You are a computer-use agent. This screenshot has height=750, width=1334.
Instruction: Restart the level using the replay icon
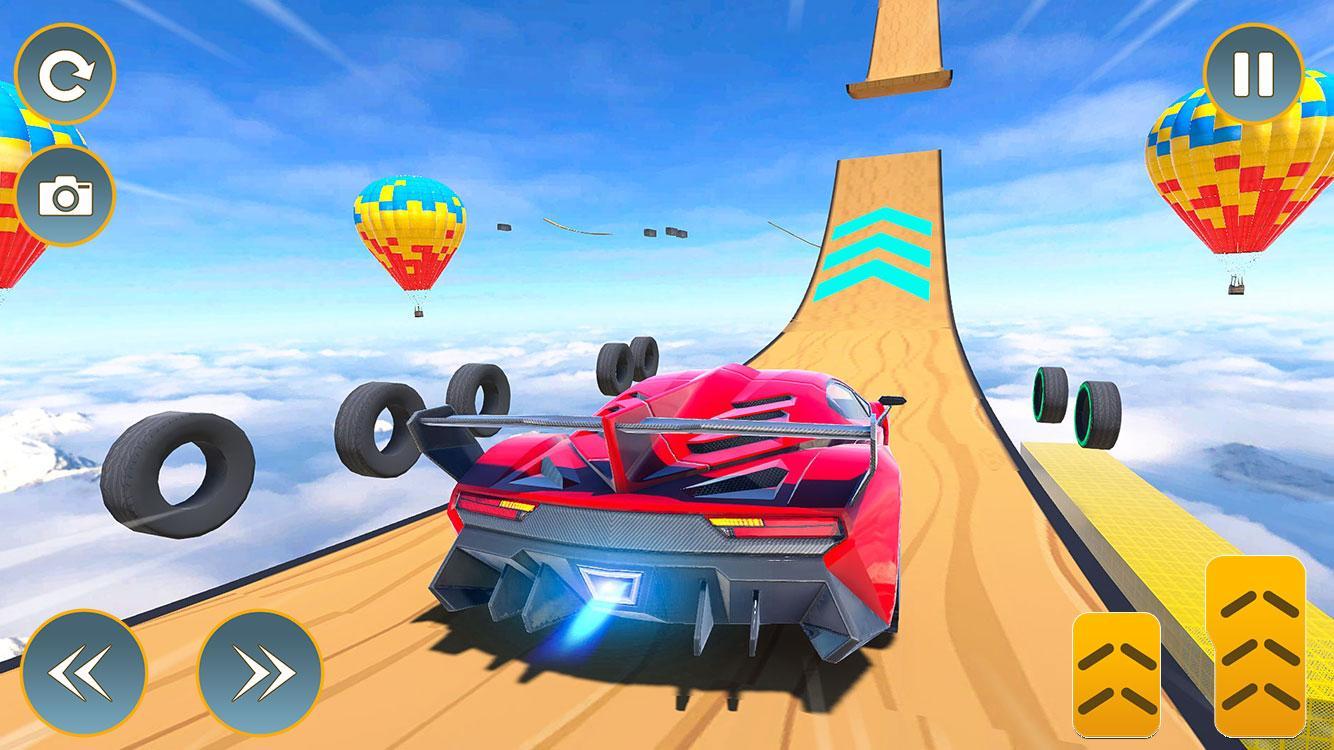(66, 70)
